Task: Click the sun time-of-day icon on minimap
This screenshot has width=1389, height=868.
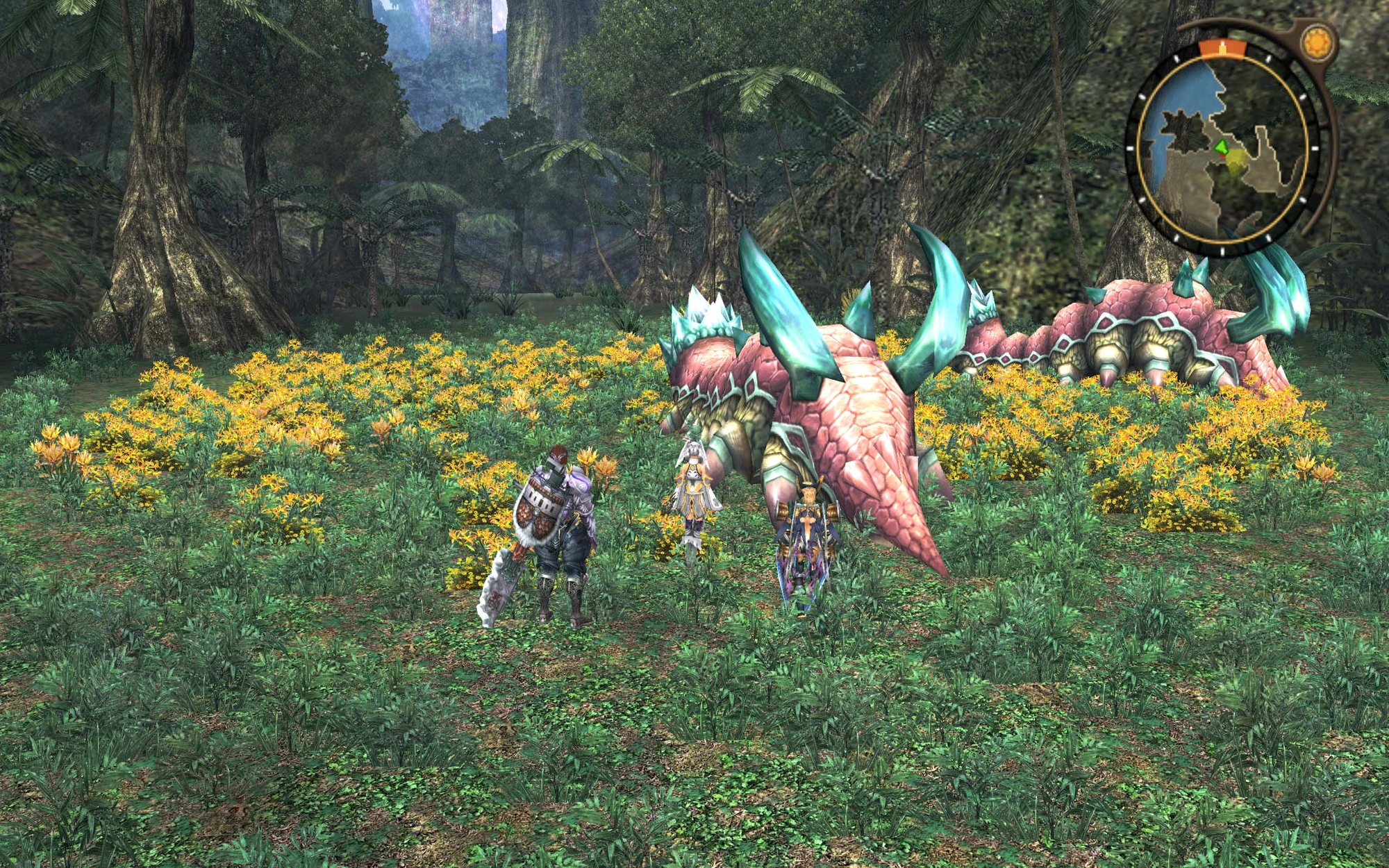Action: [1318, 42]
